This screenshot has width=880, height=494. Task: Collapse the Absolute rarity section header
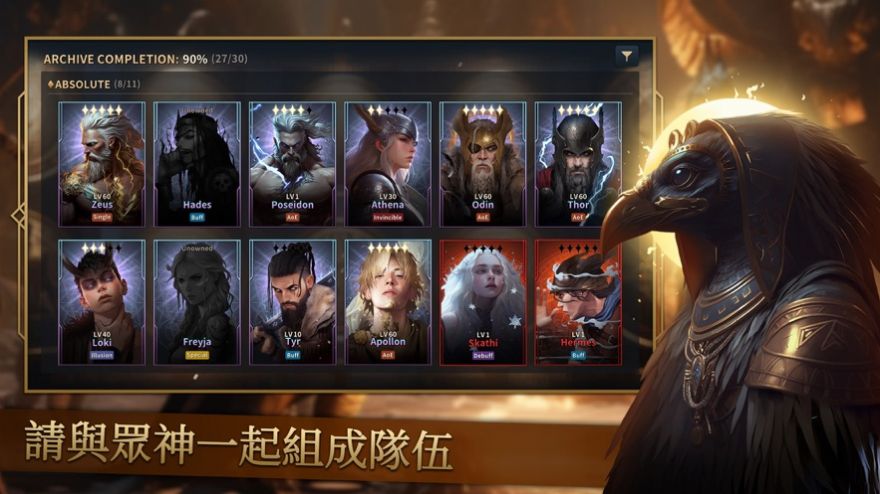80,84
